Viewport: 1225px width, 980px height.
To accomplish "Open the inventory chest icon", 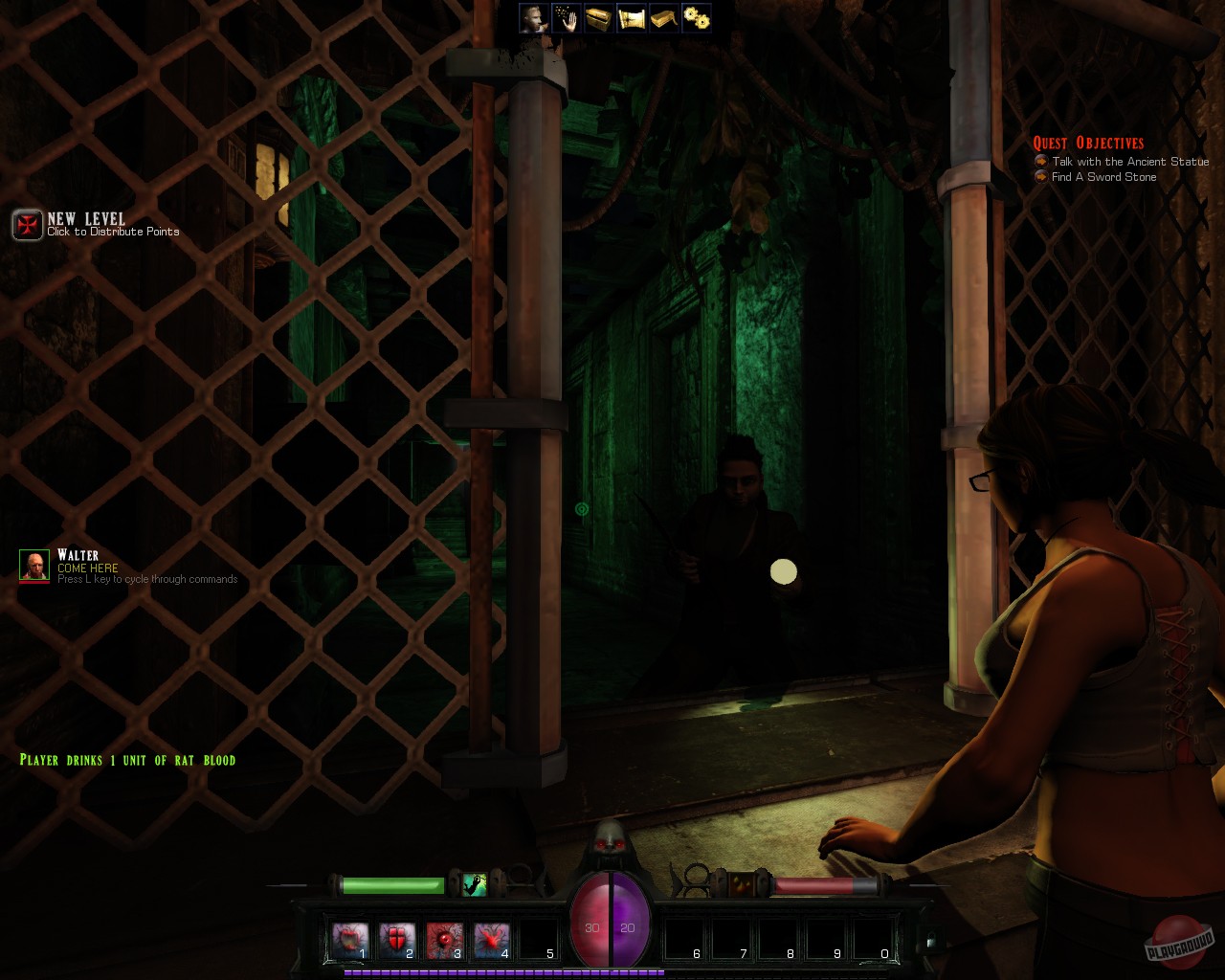I will tap(598, 17).
